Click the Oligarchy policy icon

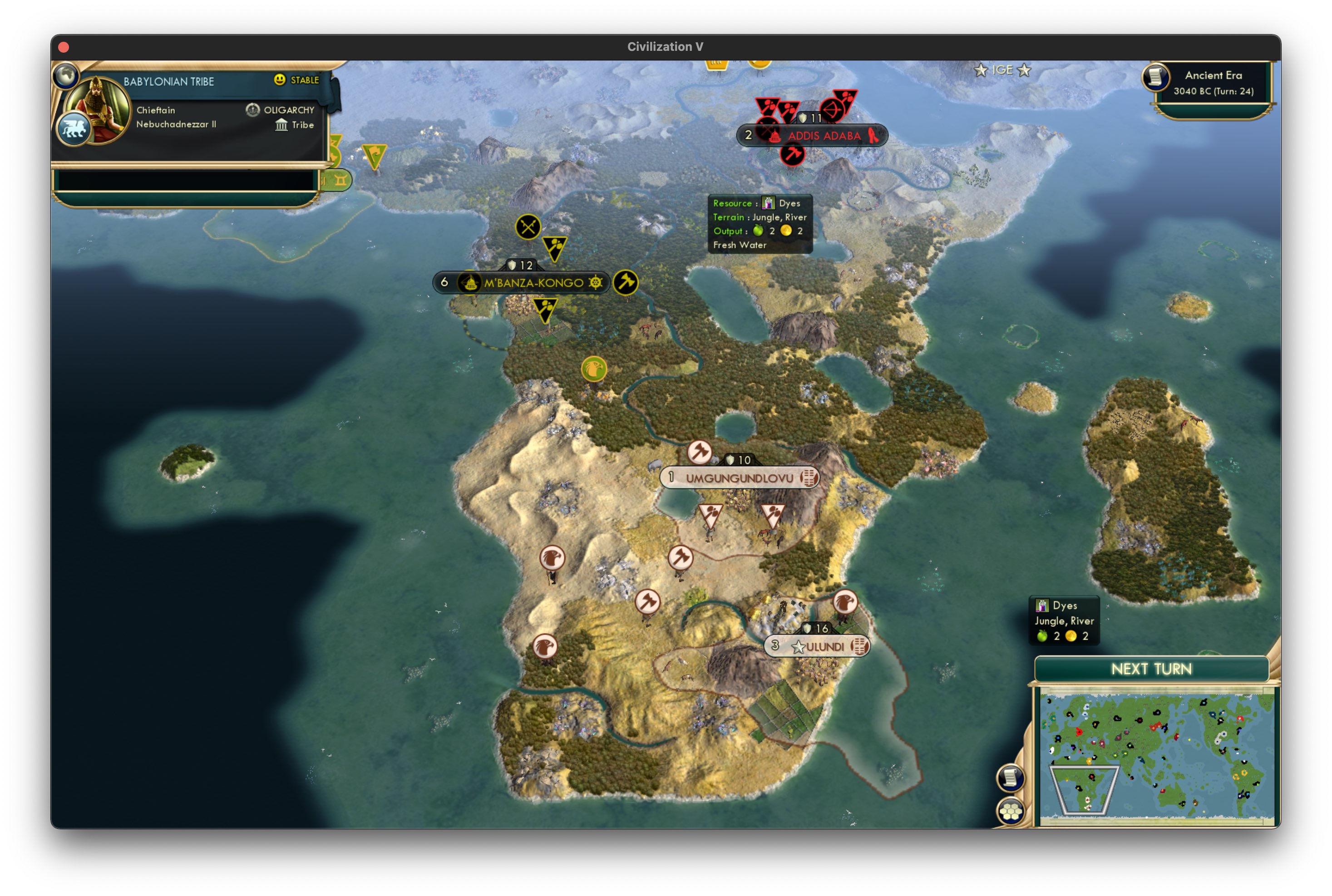pos(254,109)
